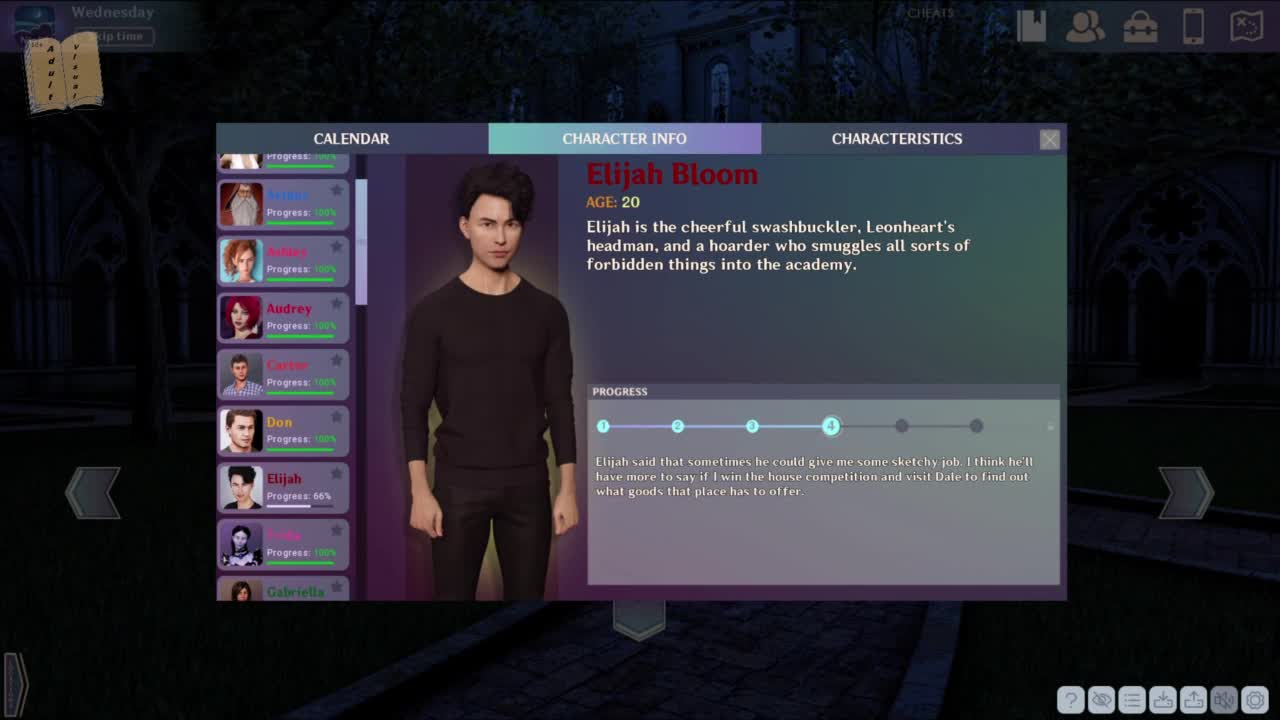Switch to the Calendar tab

[351, 139]
